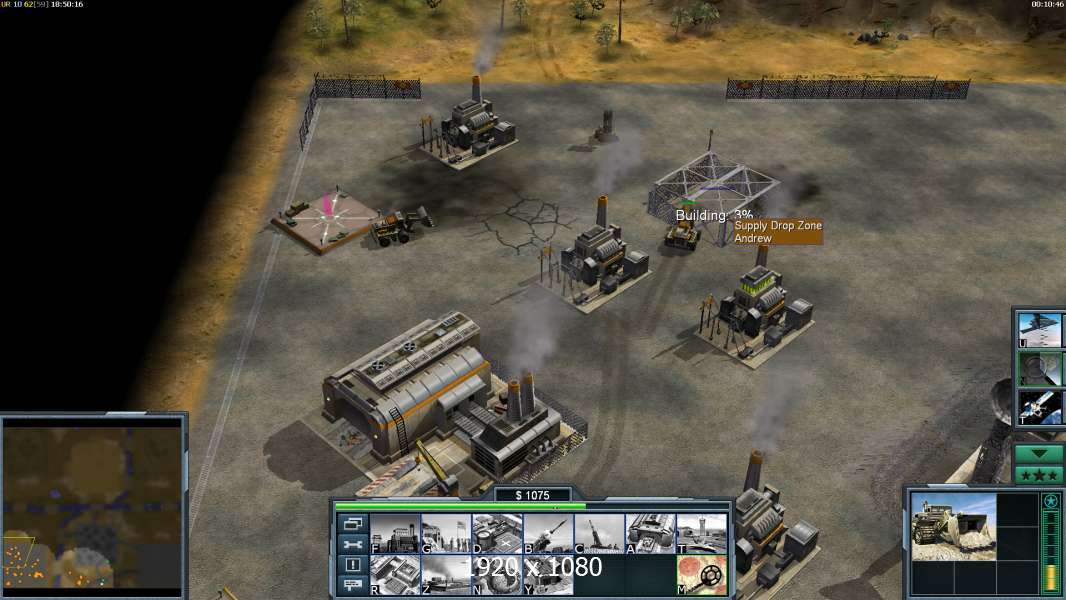Activate the bomber aircraft general power
Viewport: 1066px width, 600px height.
1041,328
